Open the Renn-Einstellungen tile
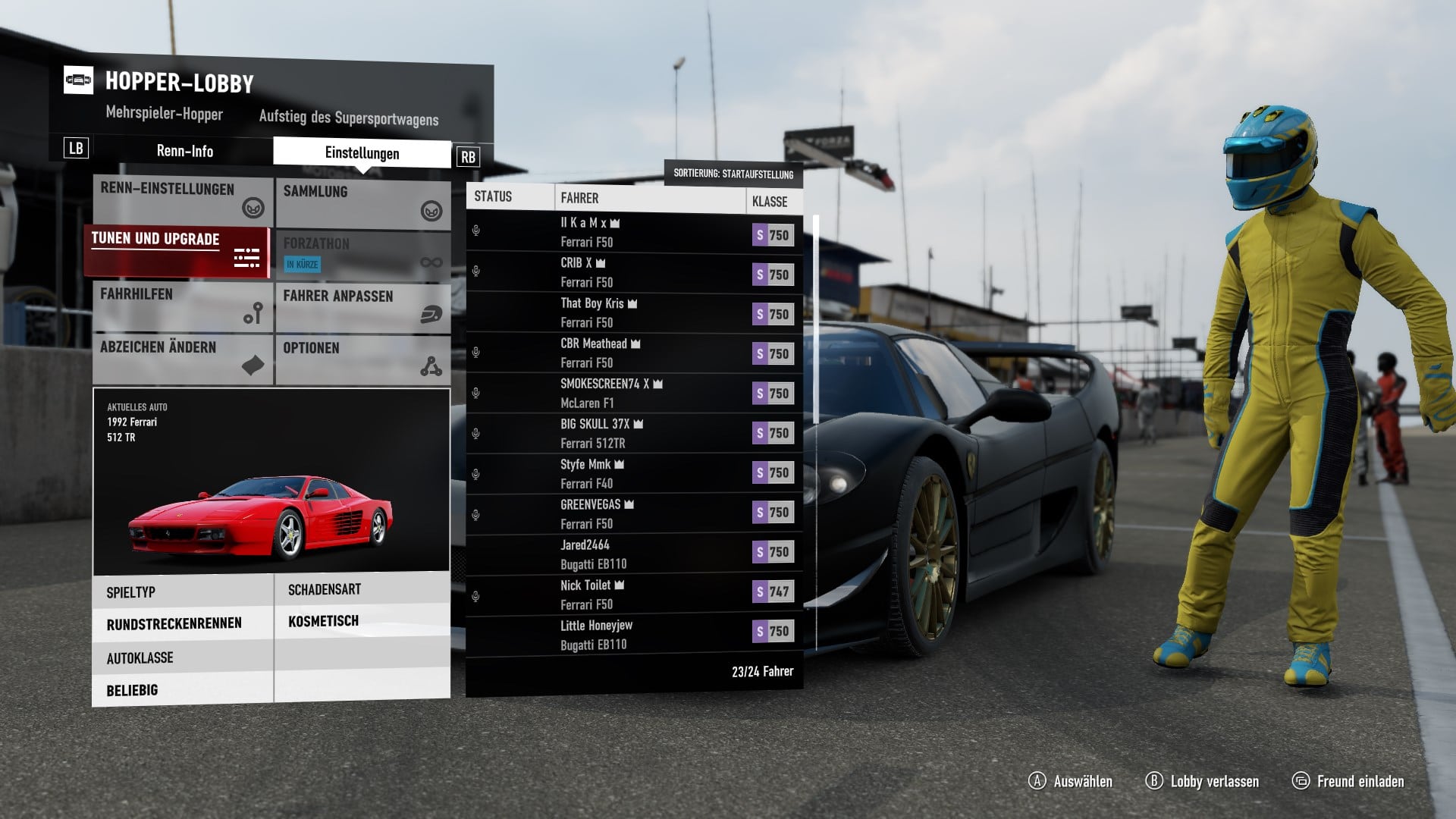The height and width of the screenshot is (819, 1456). 182,201
